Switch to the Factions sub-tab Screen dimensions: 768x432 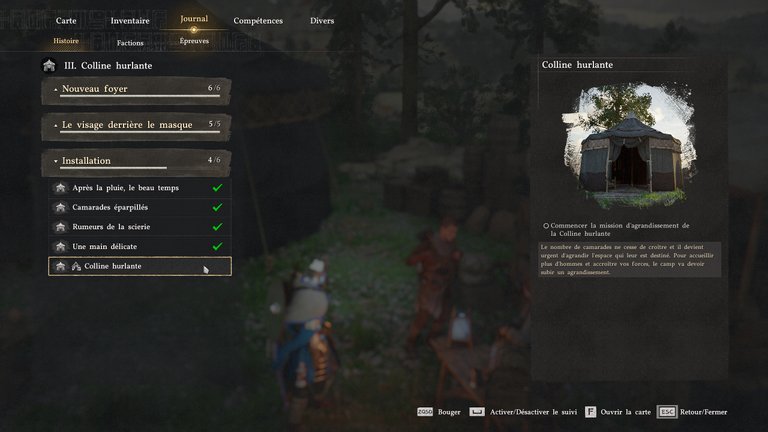coord(130,43)
